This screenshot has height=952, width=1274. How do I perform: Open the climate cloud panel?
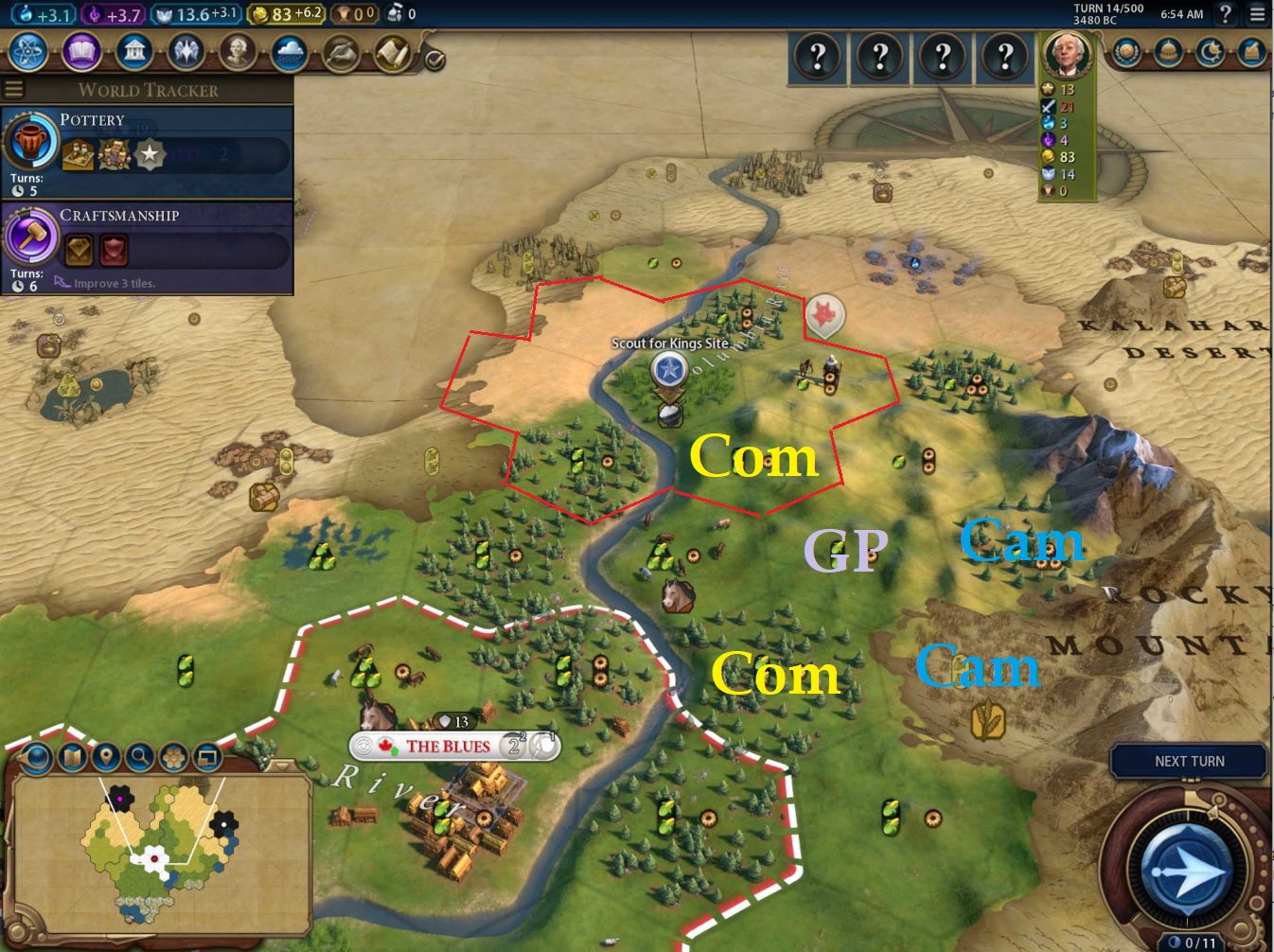pos(289,53)
